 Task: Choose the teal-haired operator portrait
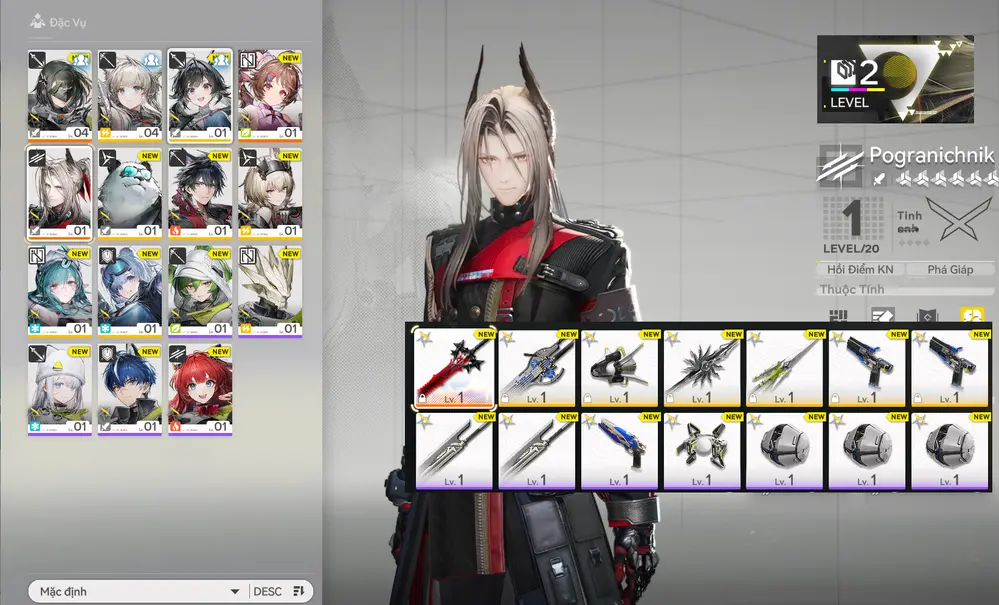[60, 290]
